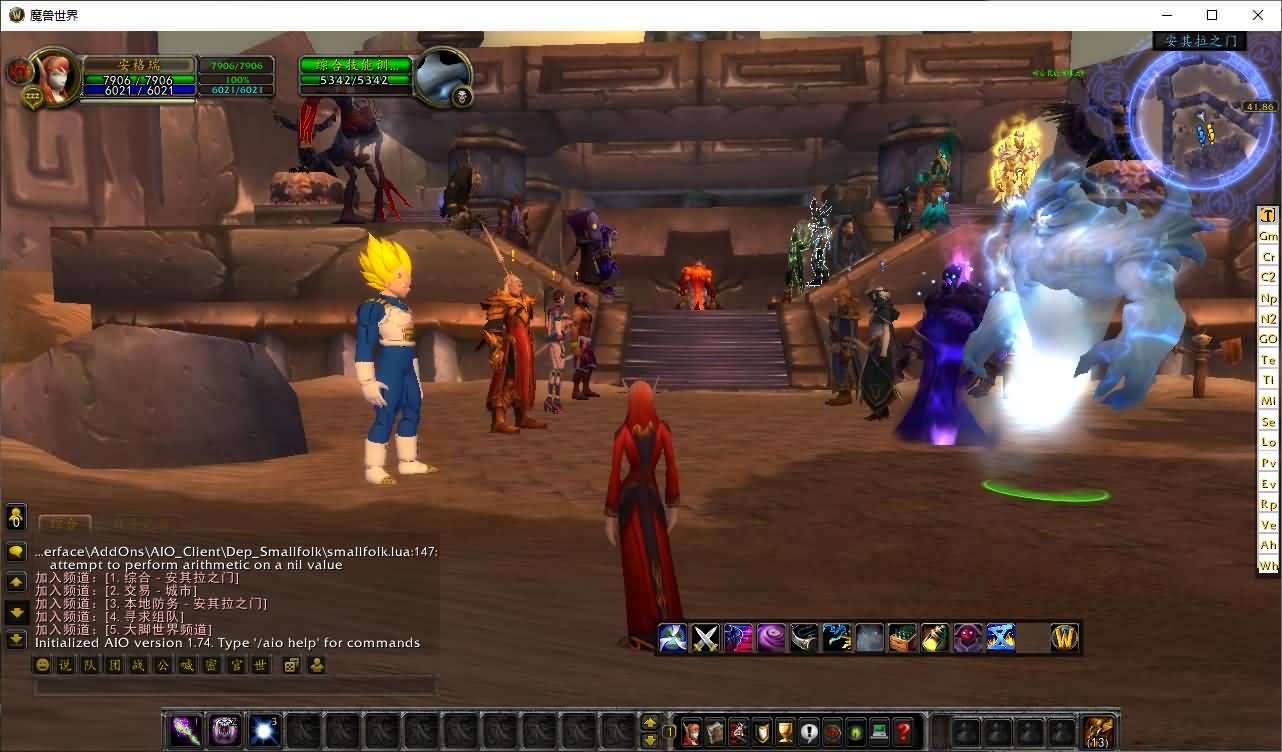Activate the purple wand ability in slot one
This screenshot has width=1282, height=752.
(x=187, y=731)
